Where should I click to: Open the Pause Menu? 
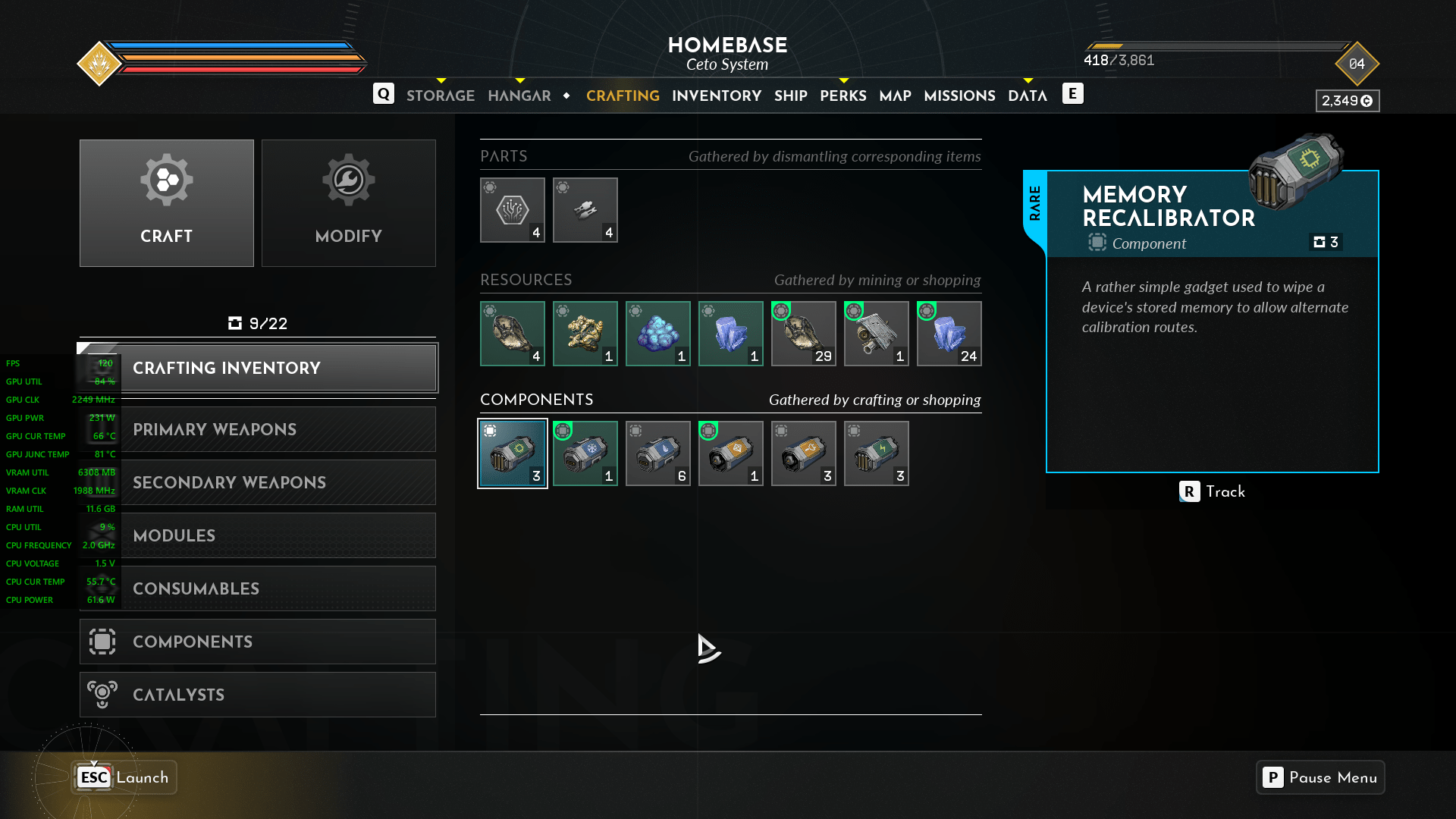1320,777
